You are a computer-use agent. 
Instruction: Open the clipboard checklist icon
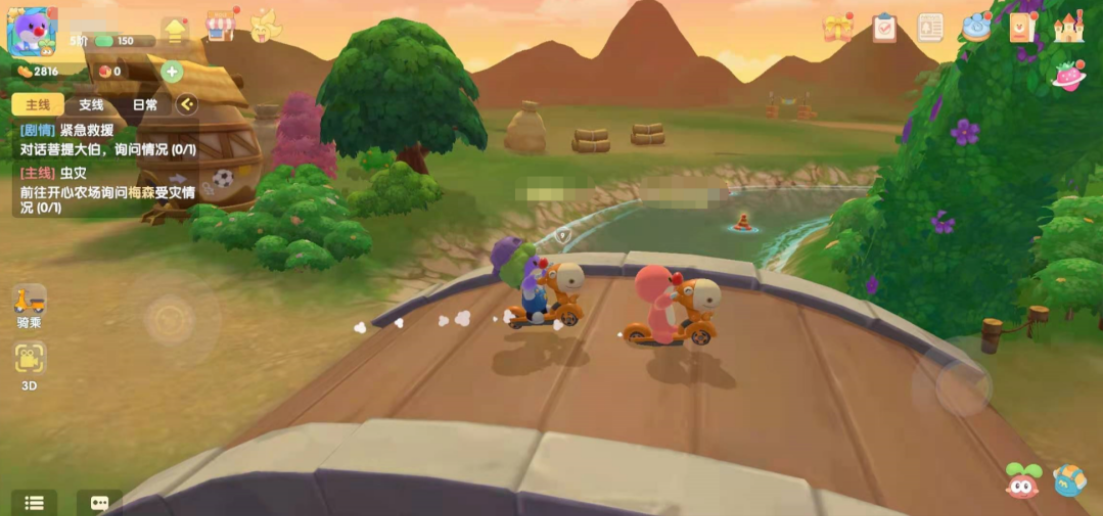[884, 28]
